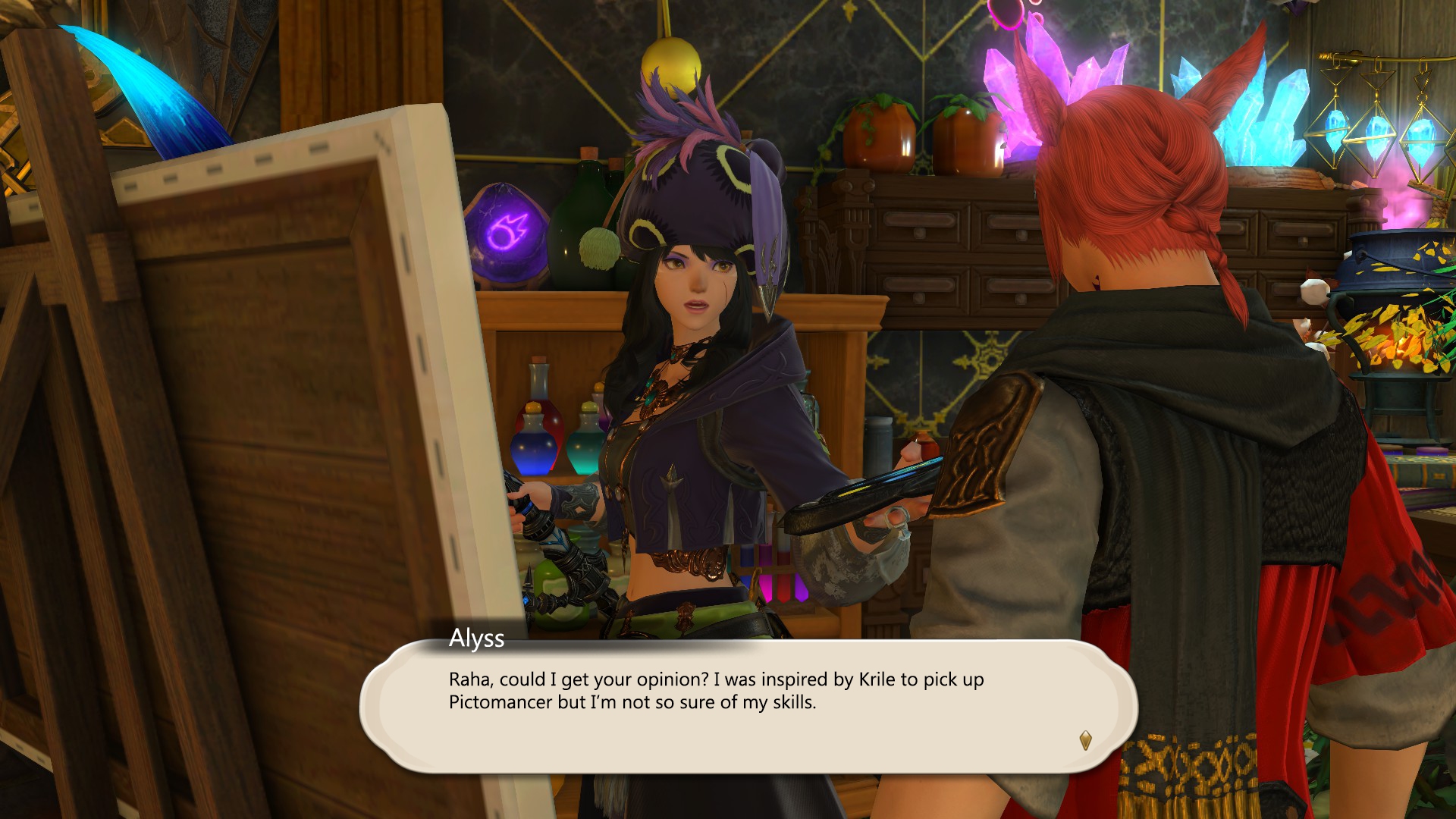The image size is (1456, 819).
Task: Click Alyss's dialogue box to continue
Action: point(747,706)
